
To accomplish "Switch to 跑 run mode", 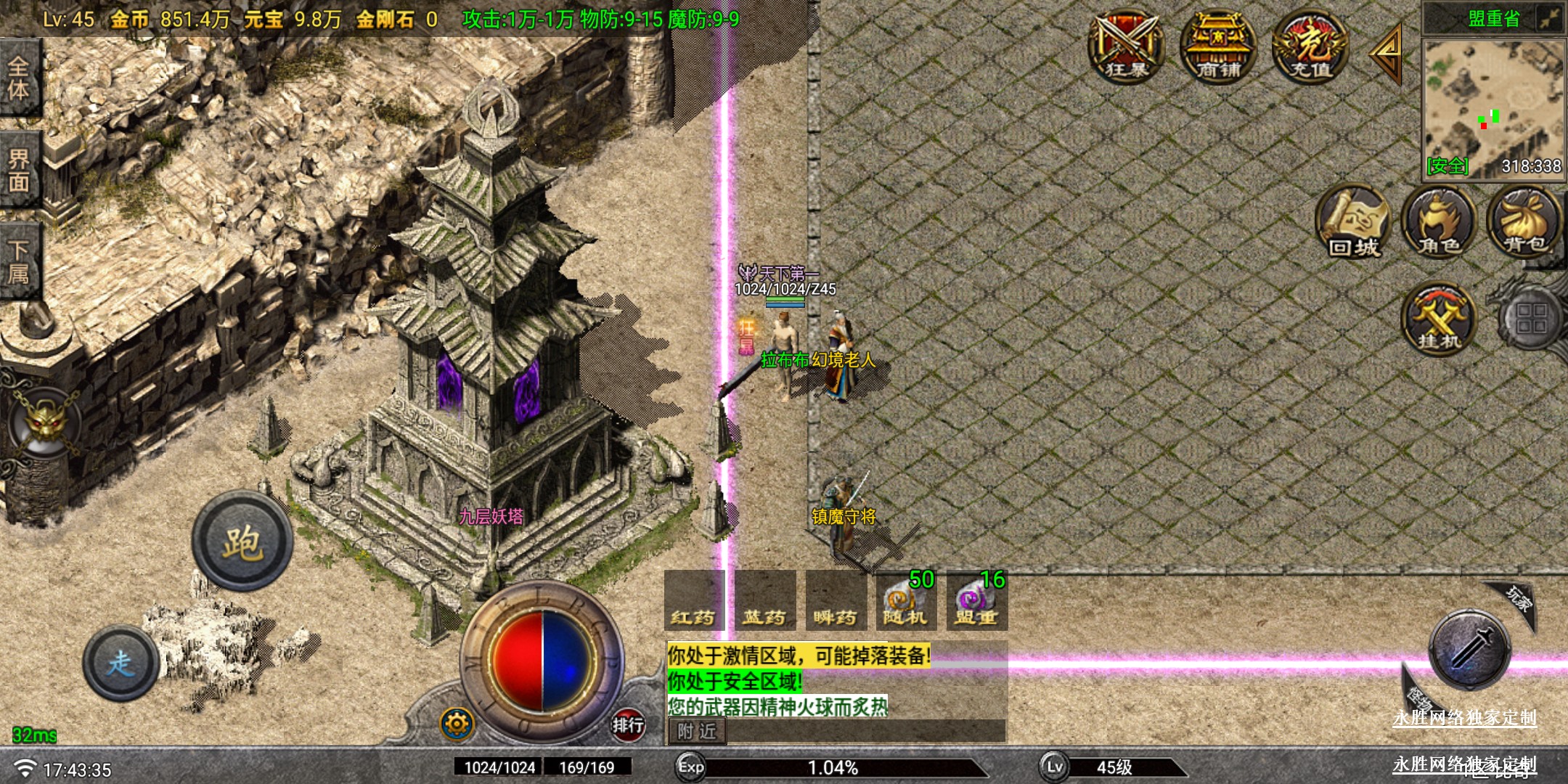I will [242, 542].
